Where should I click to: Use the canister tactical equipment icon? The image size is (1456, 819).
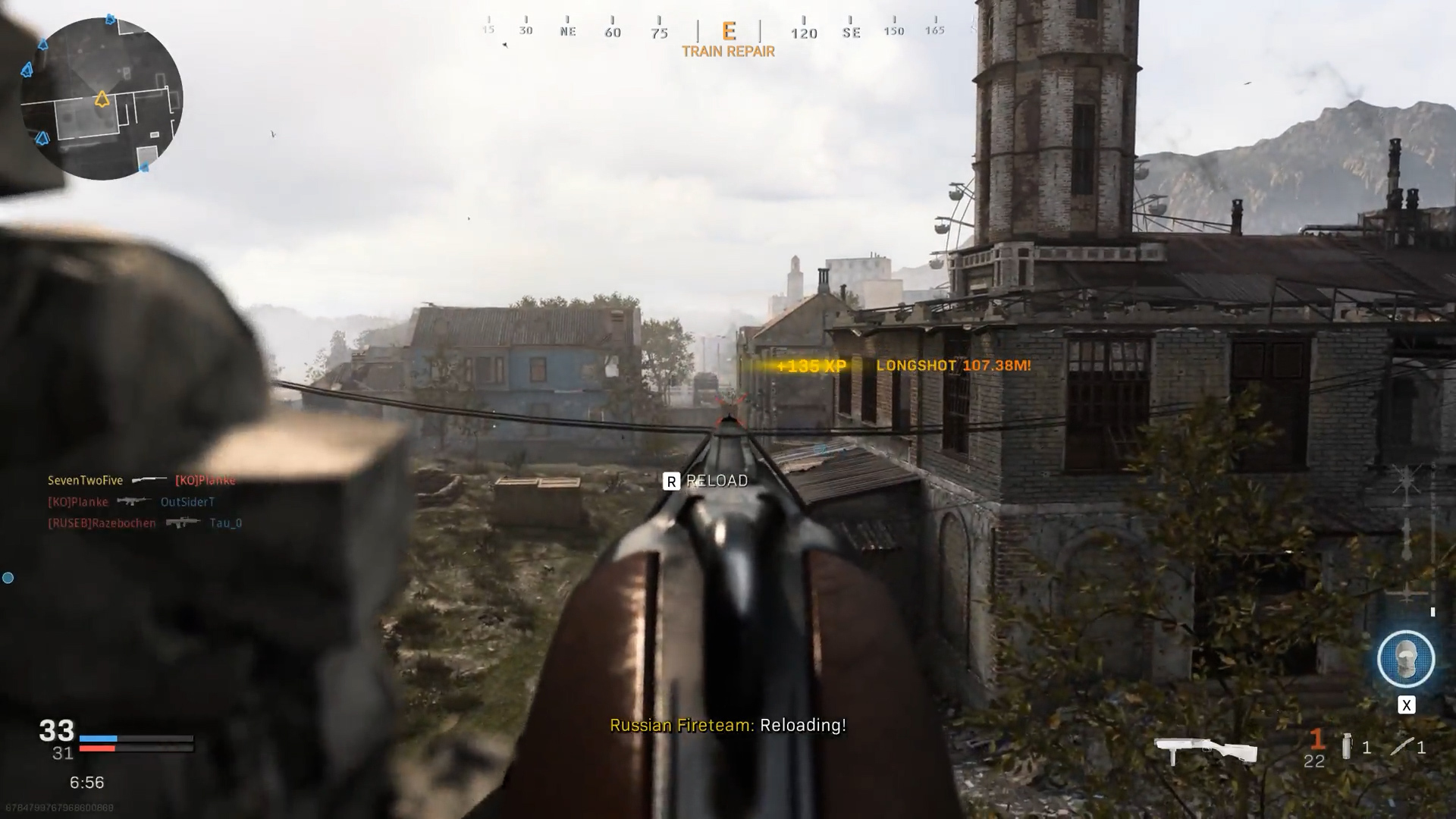1346,746
